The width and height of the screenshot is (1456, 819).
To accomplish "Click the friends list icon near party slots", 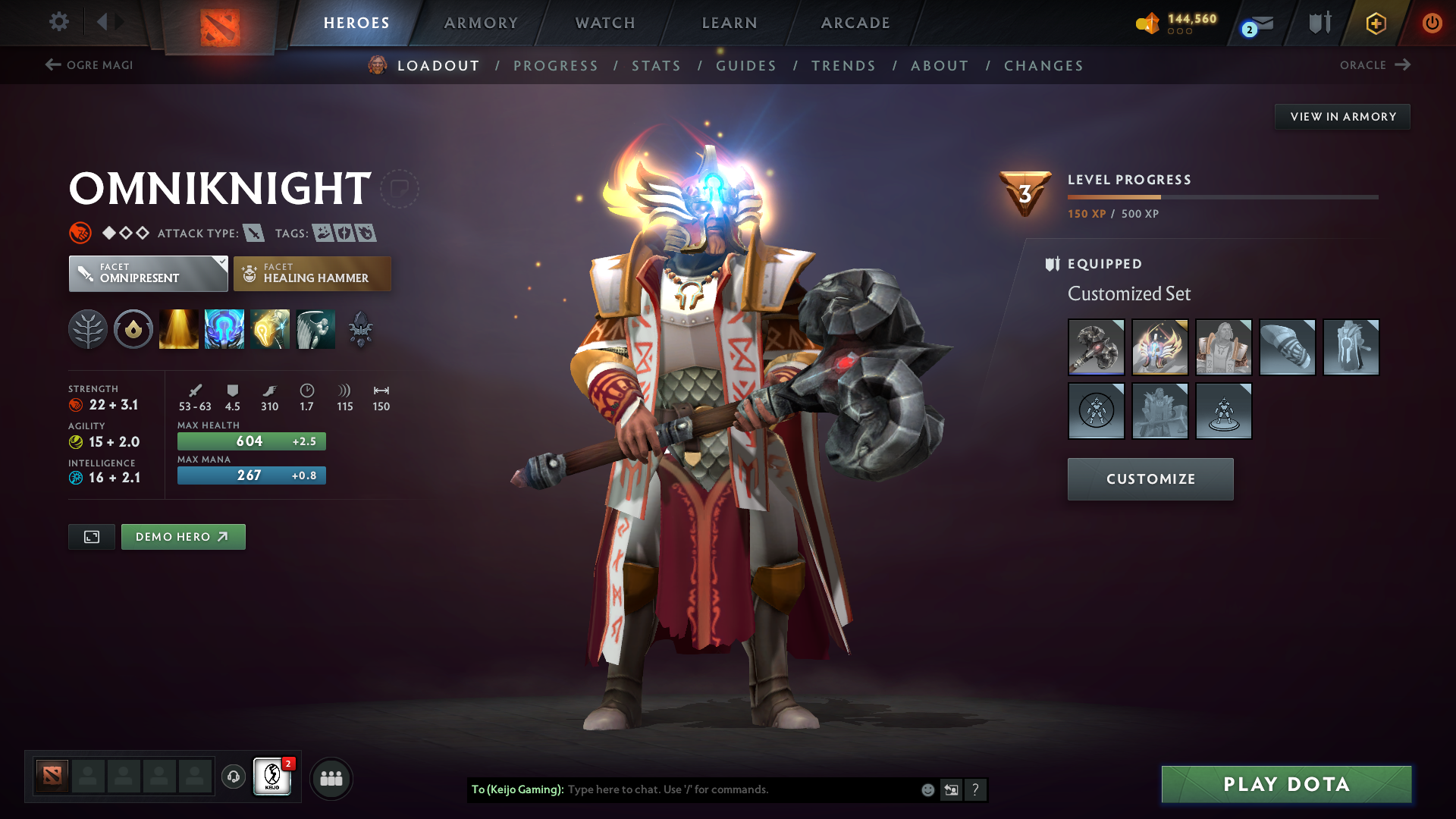I will (x=331, y=777).
